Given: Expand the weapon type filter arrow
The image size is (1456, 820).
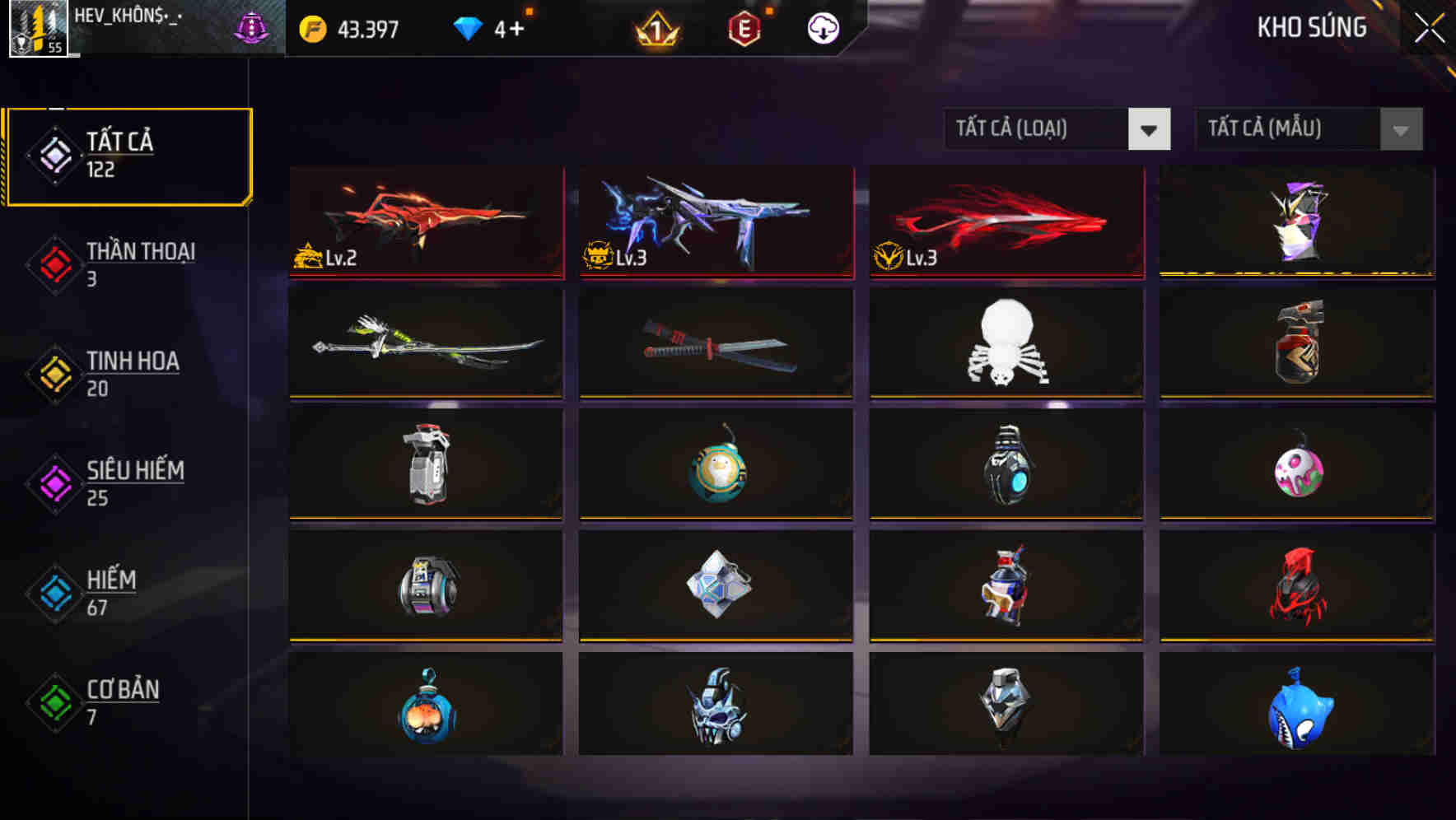Looking at the screenshot, I should [x=1151, y=129].
